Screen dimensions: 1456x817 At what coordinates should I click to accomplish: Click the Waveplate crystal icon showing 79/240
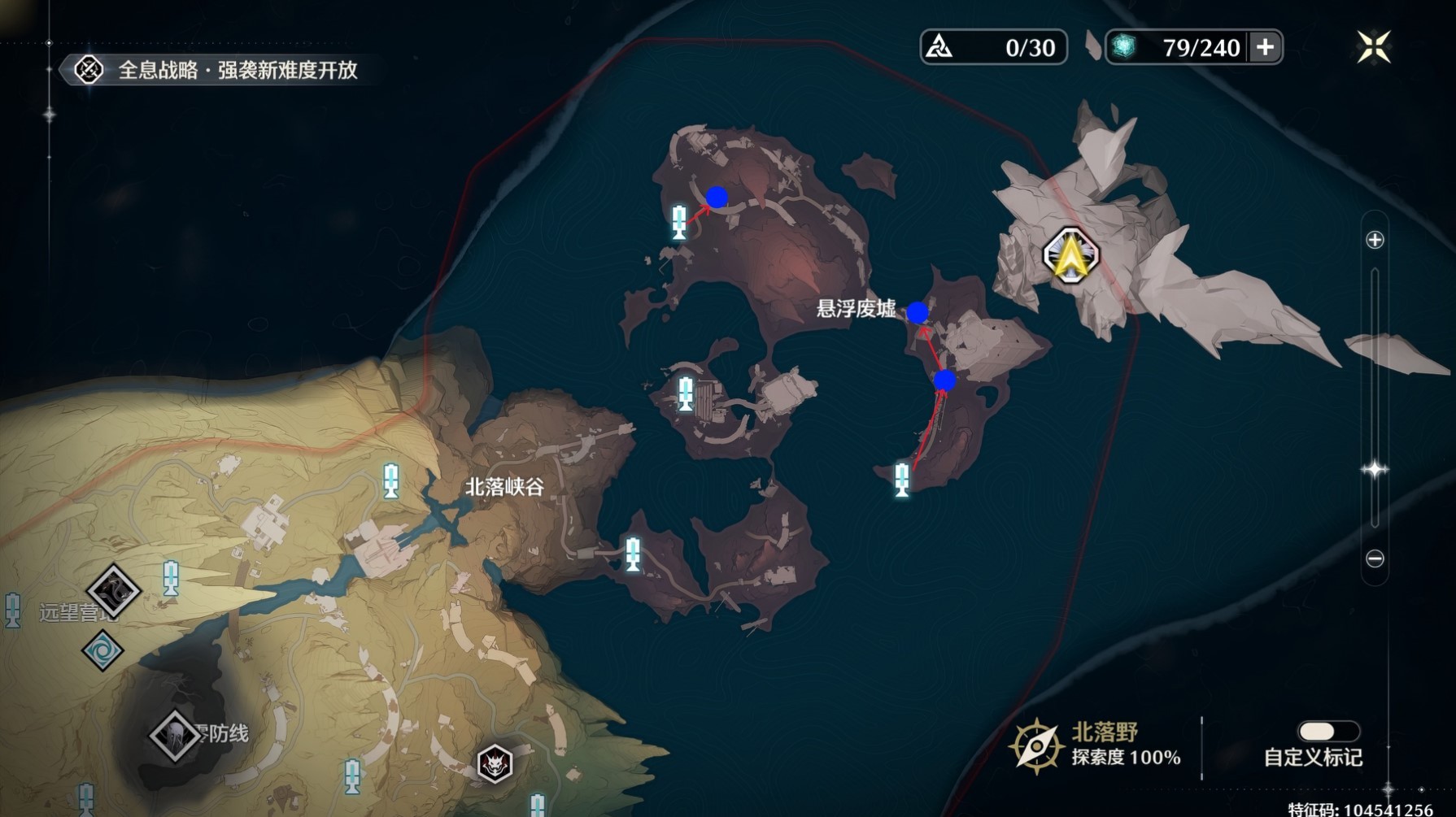pyautogui.click(x=1125, y=47)
